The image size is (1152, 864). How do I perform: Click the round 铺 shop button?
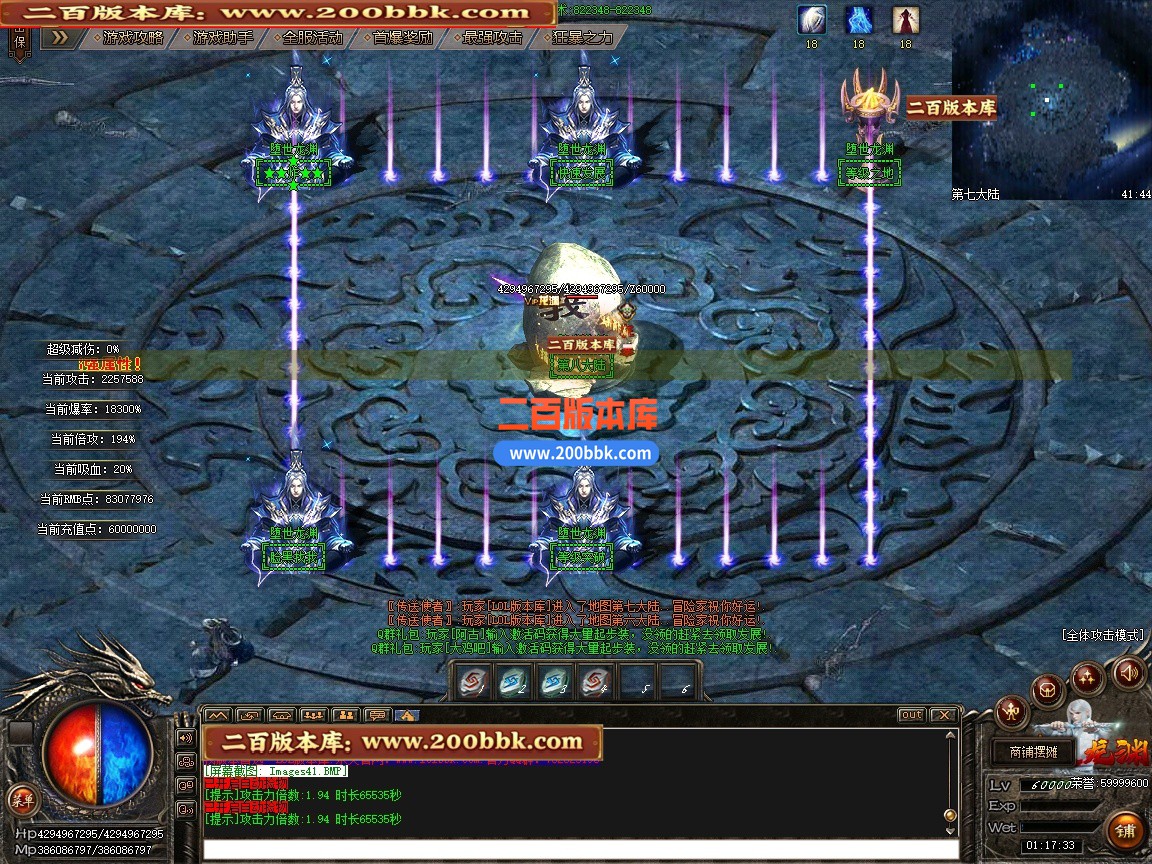1126,831
